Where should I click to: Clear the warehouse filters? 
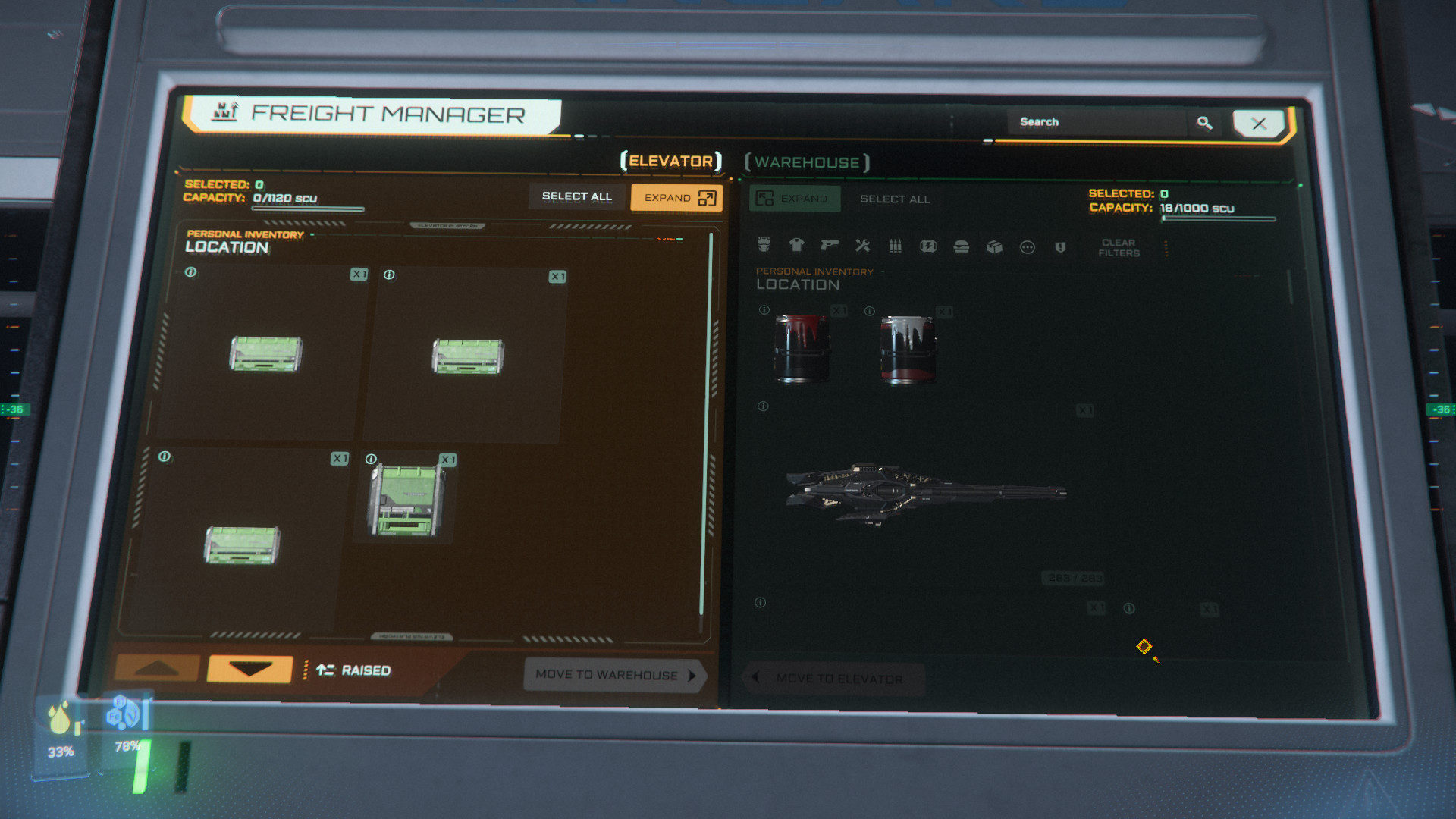click(x=1119, y=248)
